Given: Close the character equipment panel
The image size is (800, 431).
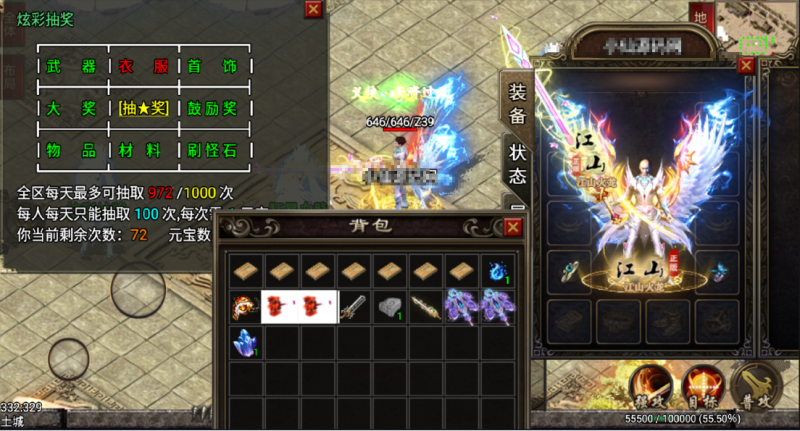Looking at the screenshot, I should tap(745, 64).
